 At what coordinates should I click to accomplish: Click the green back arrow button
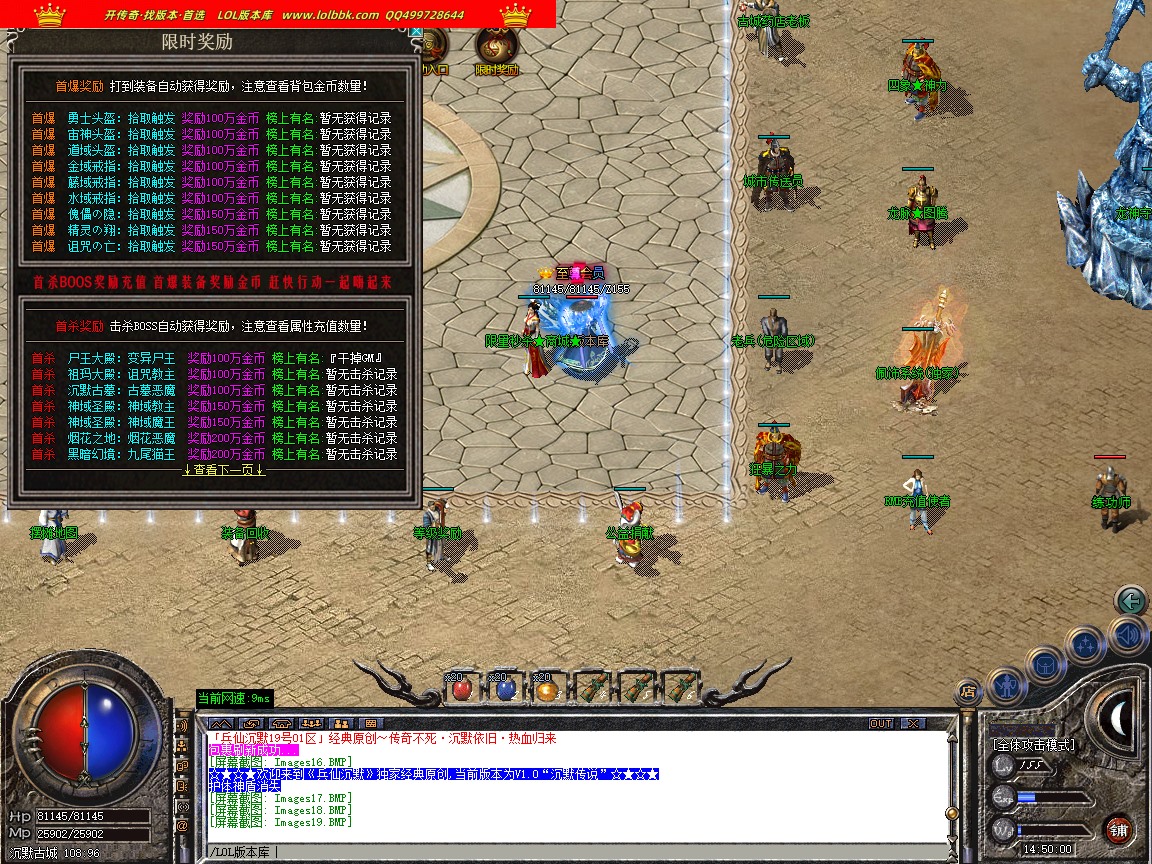click(1131, 600)
